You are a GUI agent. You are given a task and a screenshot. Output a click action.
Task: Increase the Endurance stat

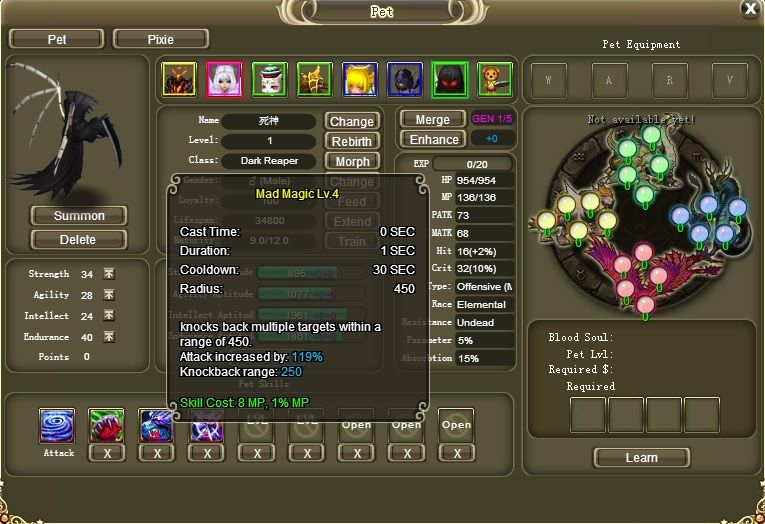(109, 337)
